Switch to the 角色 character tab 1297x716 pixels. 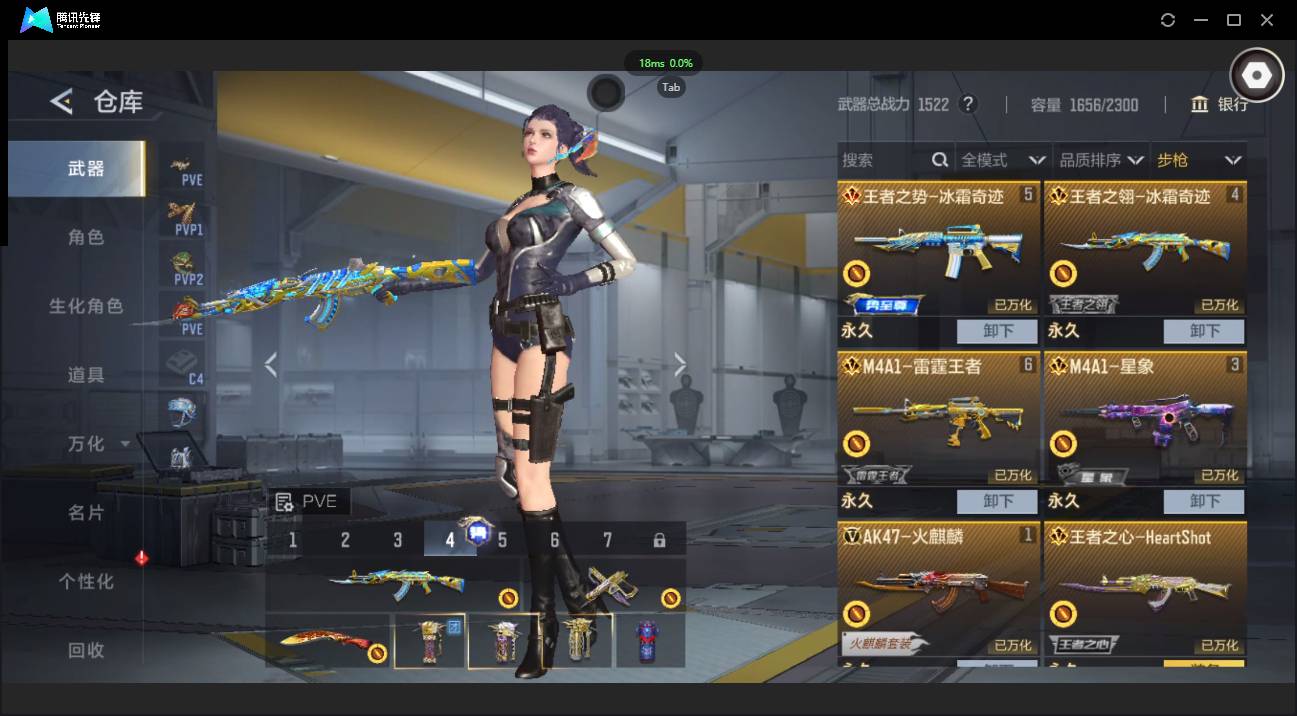click(x=86, y=237)
